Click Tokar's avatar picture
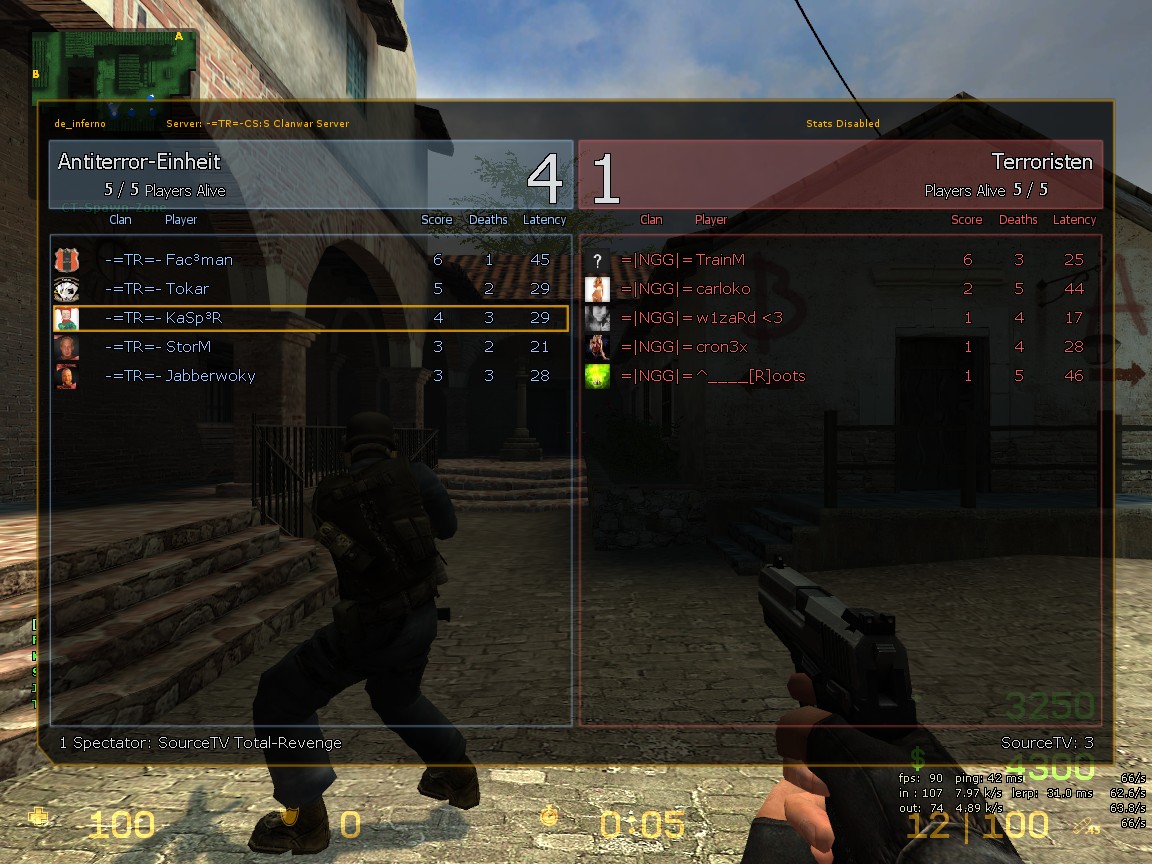1152x864 pixels. point(66,289)
